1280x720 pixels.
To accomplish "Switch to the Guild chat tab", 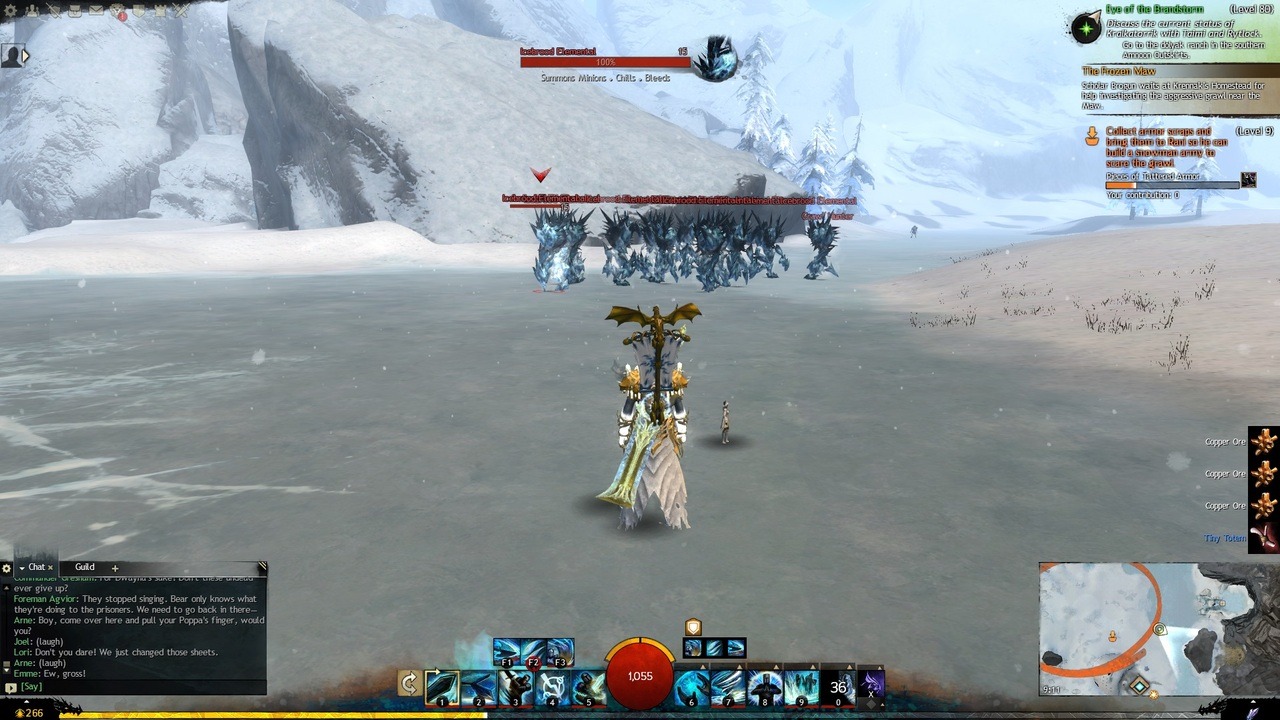I will (85, 567).
